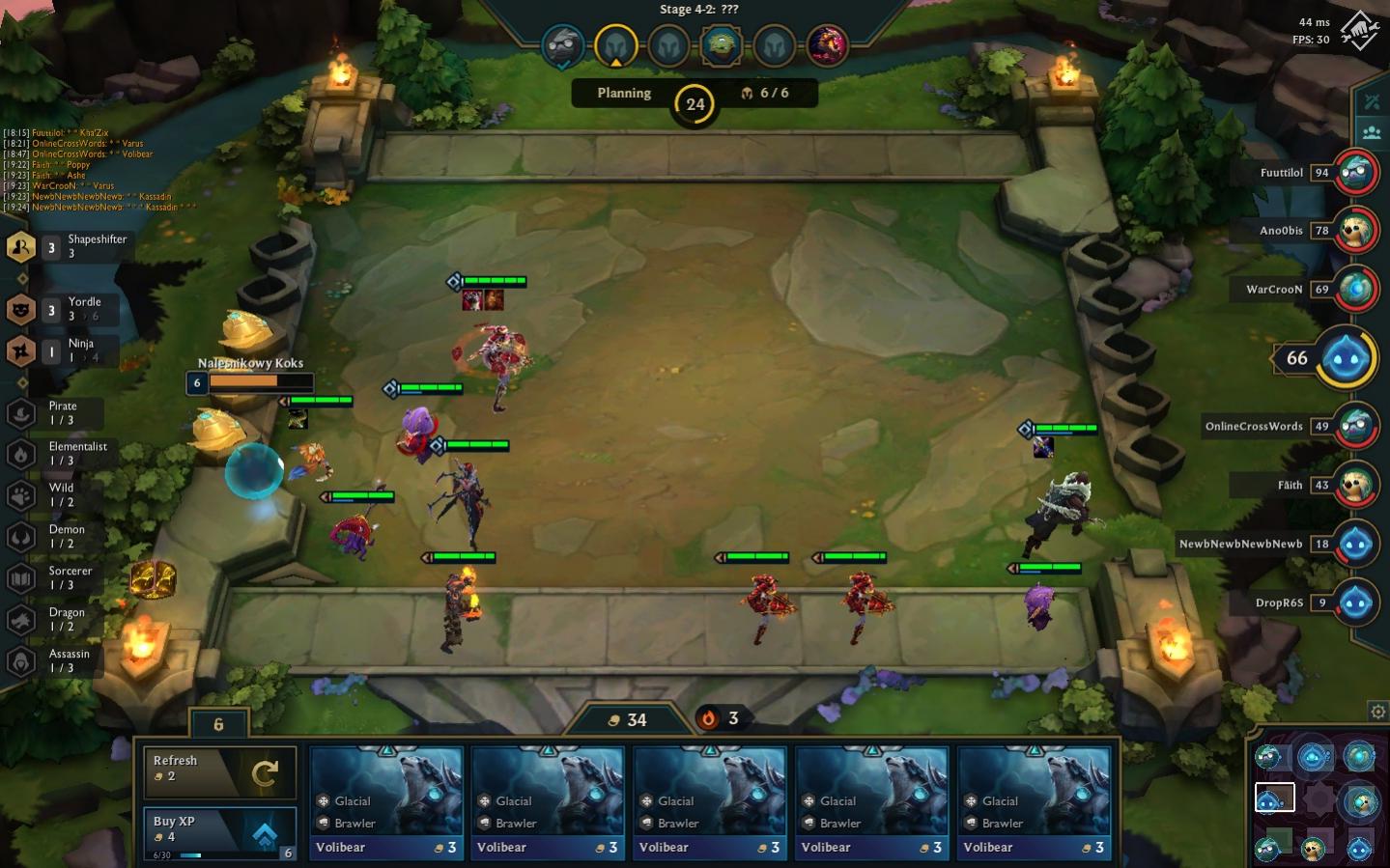
Task: Open the settings gear above the minimap
Action: [x=1377, y=712]
